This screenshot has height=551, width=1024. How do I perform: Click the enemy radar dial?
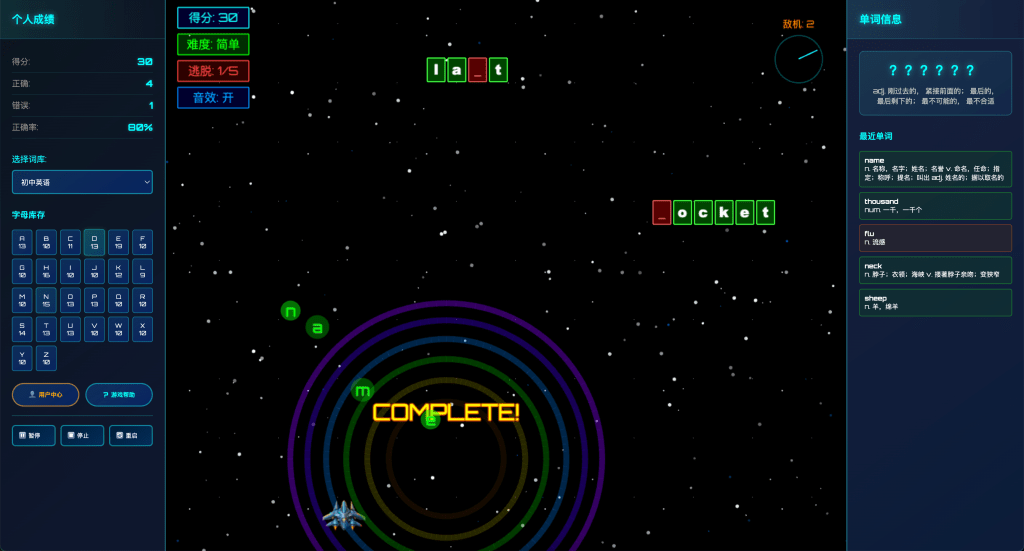pos(798,59)
